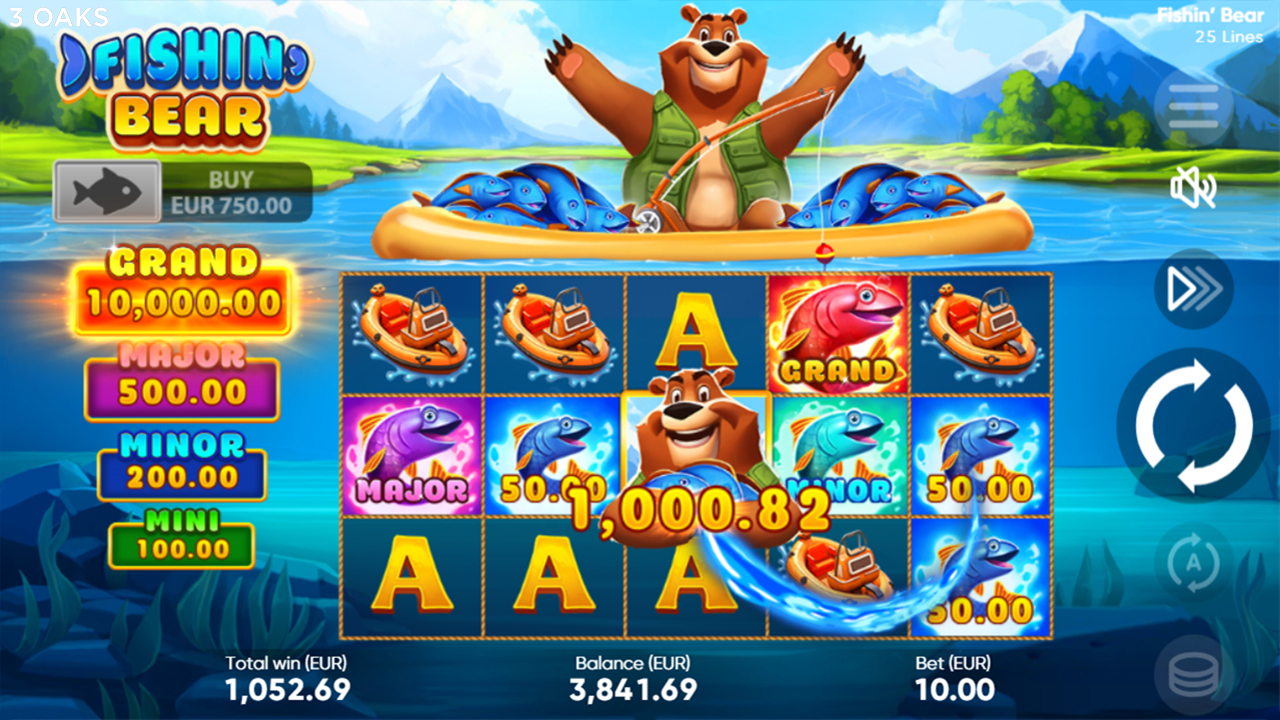Activate turbo spin with the double-chevron icon
The image size is (1280, 720).
pyautogui.click(x=1194, y=289)
